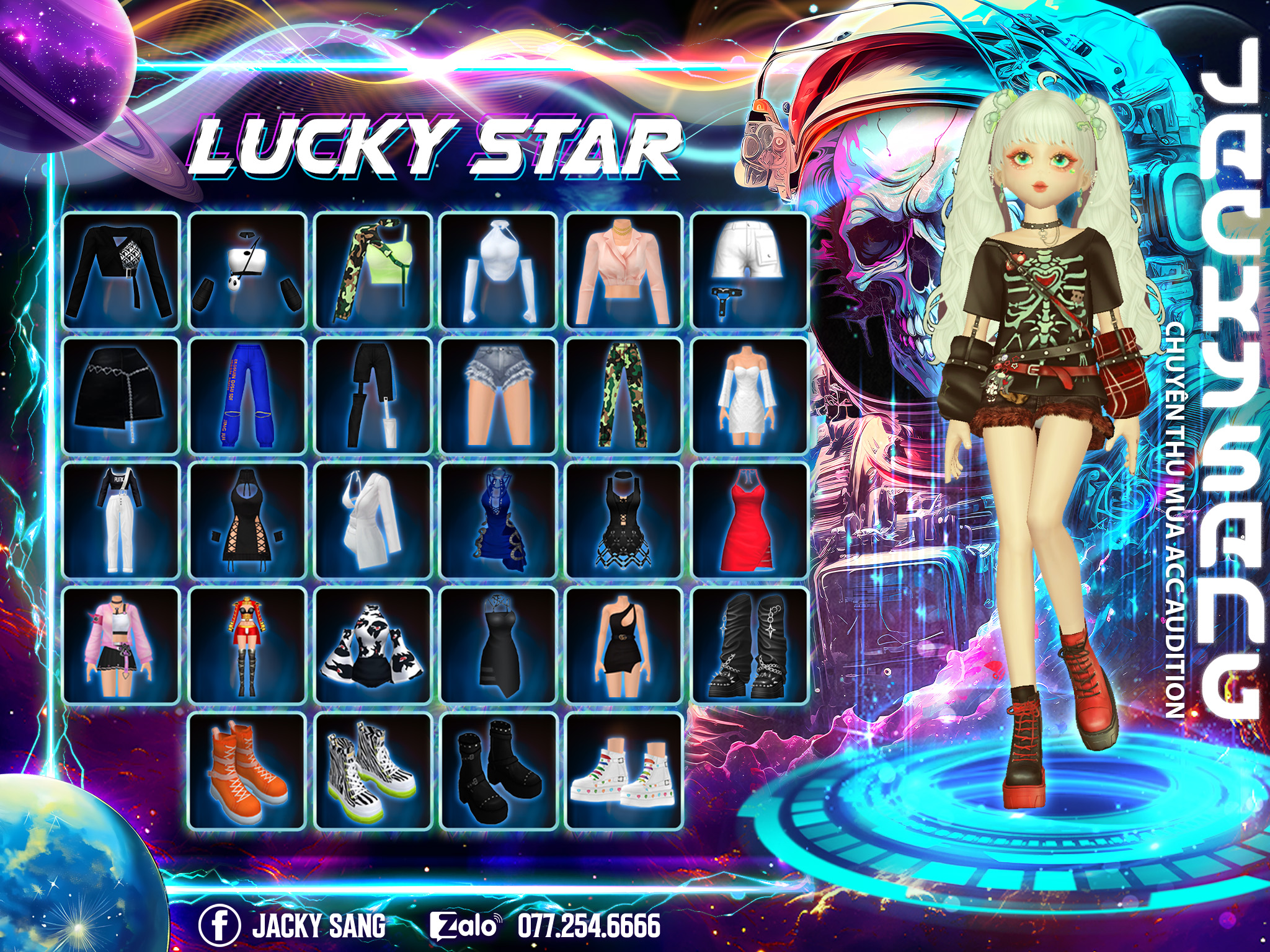Choose the white shorts with black garter
The image size is (1270, 952).
(x=750, y=271)
